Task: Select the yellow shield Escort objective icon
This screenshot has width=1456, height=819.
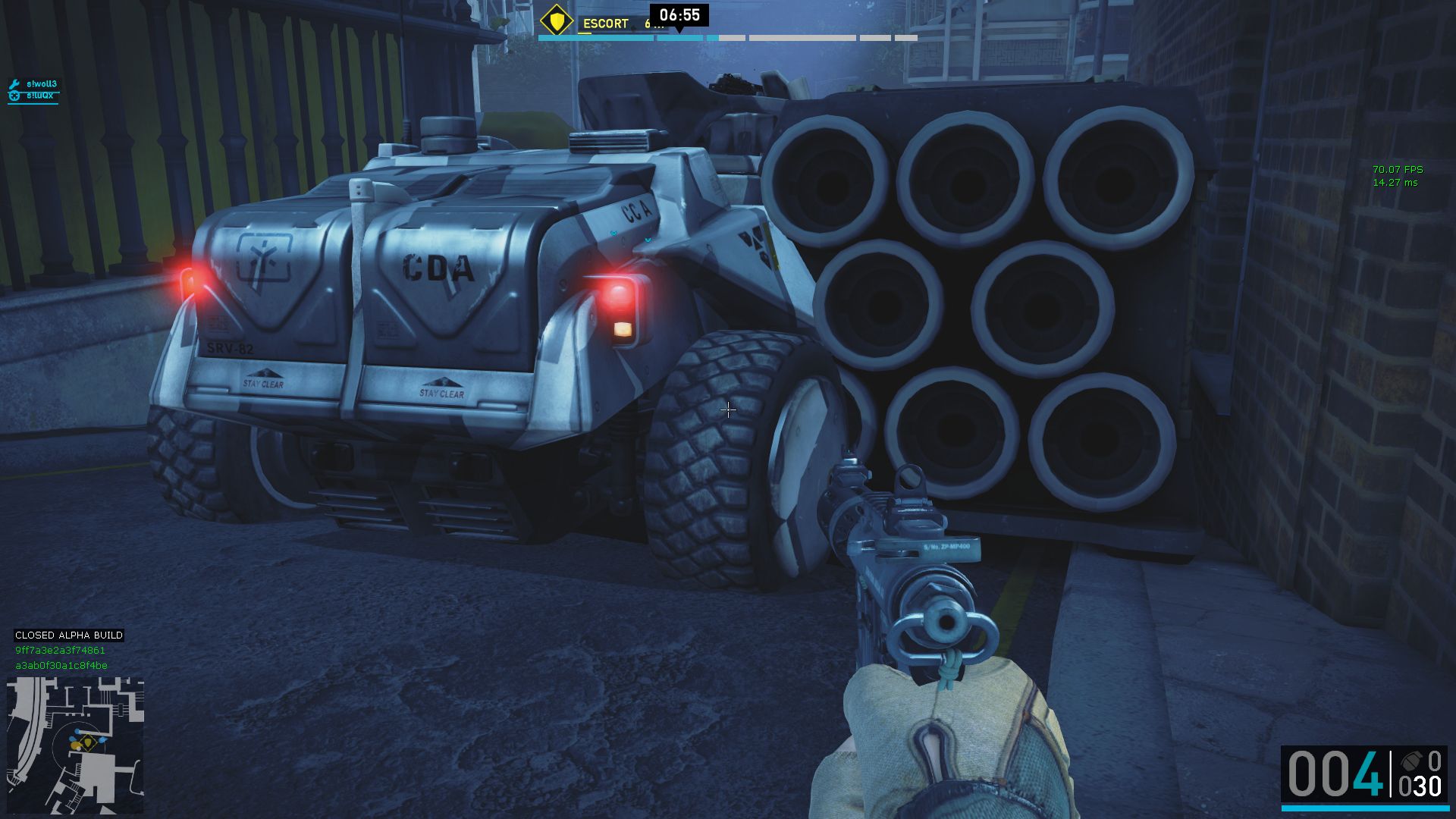Action: click(x=557, y=20)
